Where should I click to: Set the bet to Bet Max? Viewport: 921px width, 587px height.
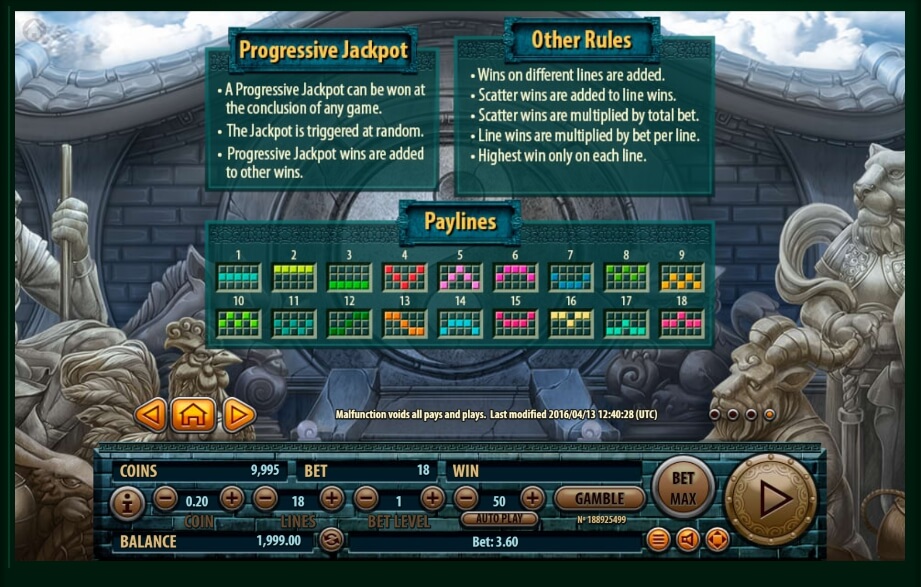(x=683, y=486)
